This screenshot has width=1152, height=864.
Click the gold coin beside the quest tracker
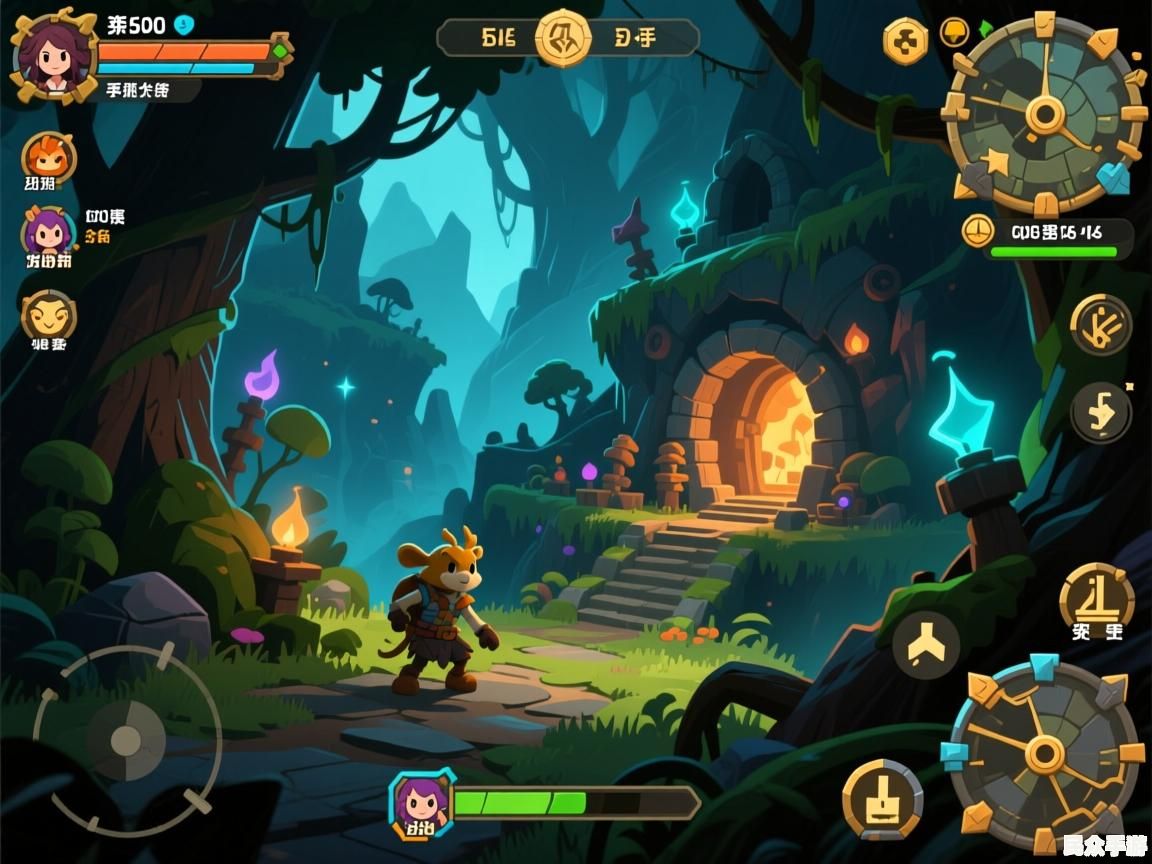pyautogui.click(x=977, y=231)
